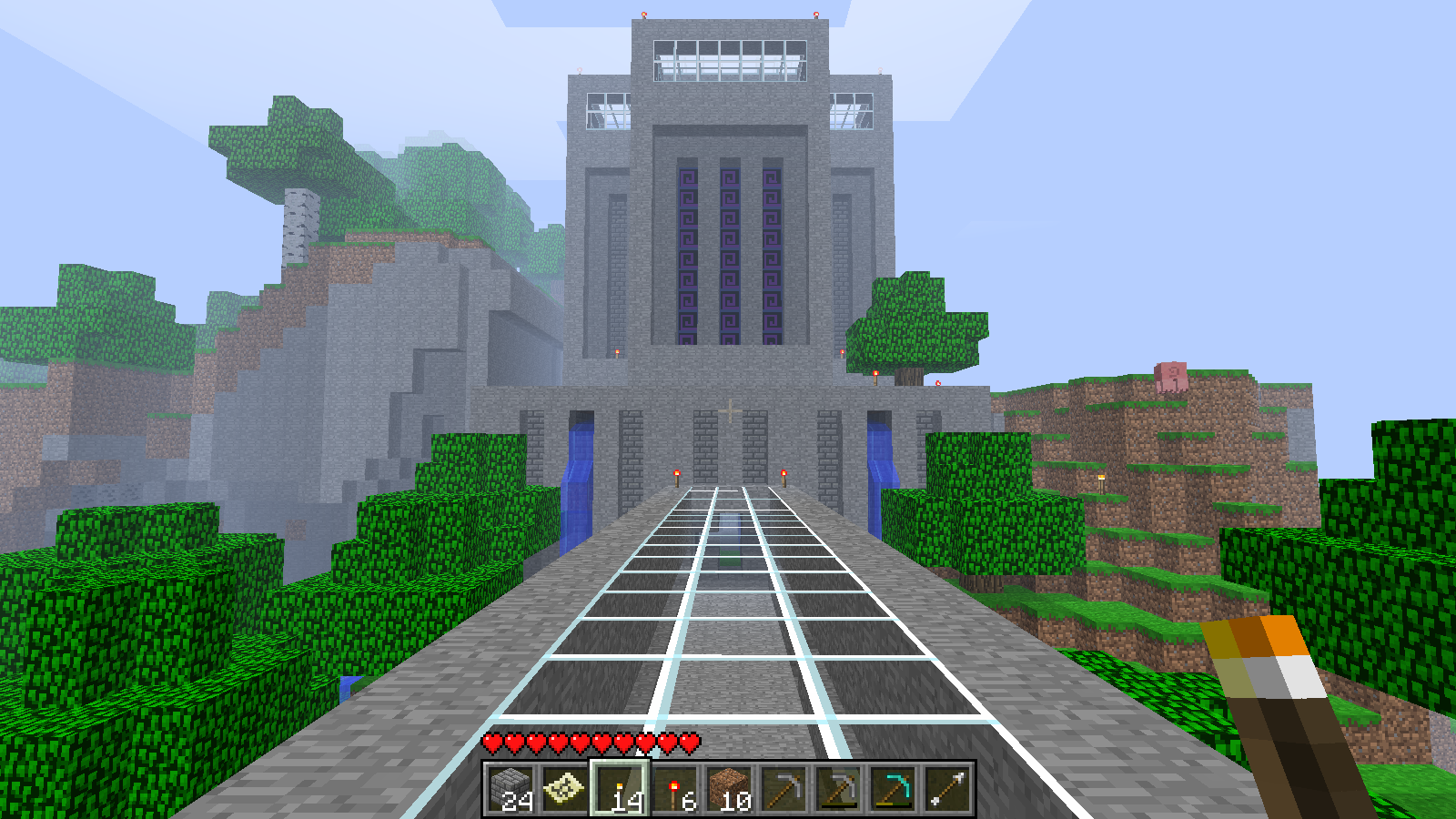Image resolution: width=1456 pixels, height=819 pixels.
Task: Switch to the redstone torch slot
Action: 673,788
